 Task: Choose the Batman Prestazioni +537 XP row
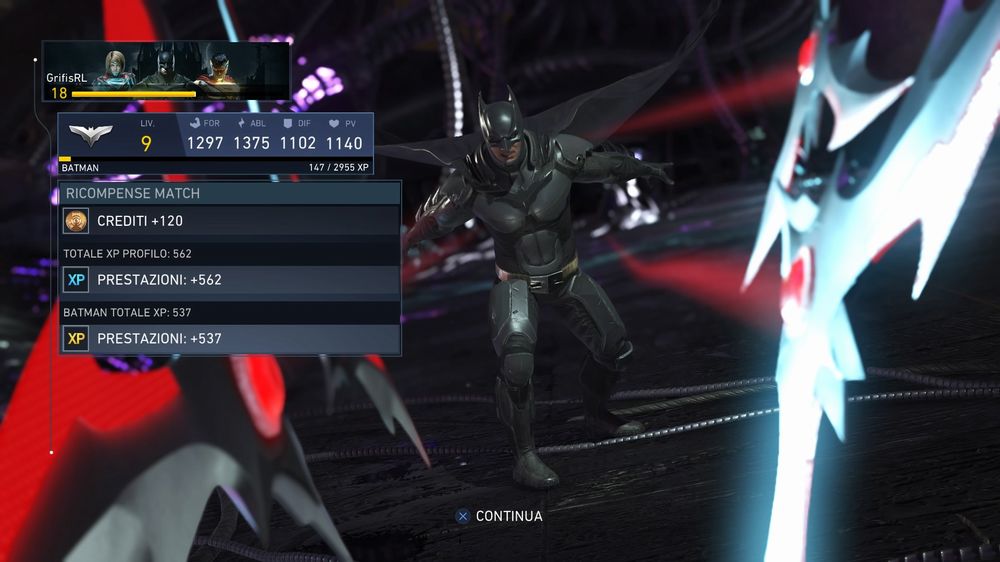tap(230, 339)
